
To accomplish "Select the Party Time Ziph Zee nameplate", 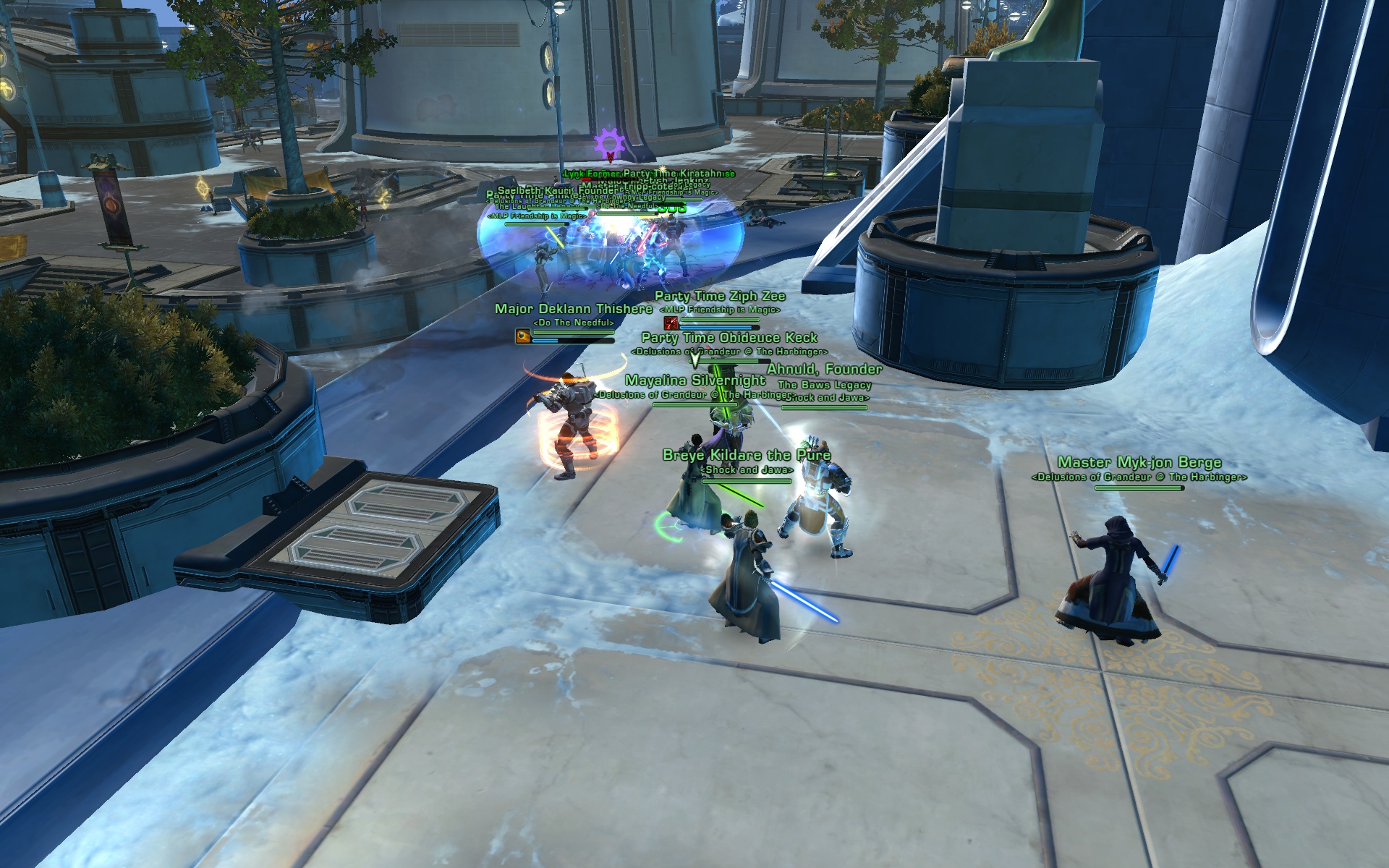I will (719, 297).
